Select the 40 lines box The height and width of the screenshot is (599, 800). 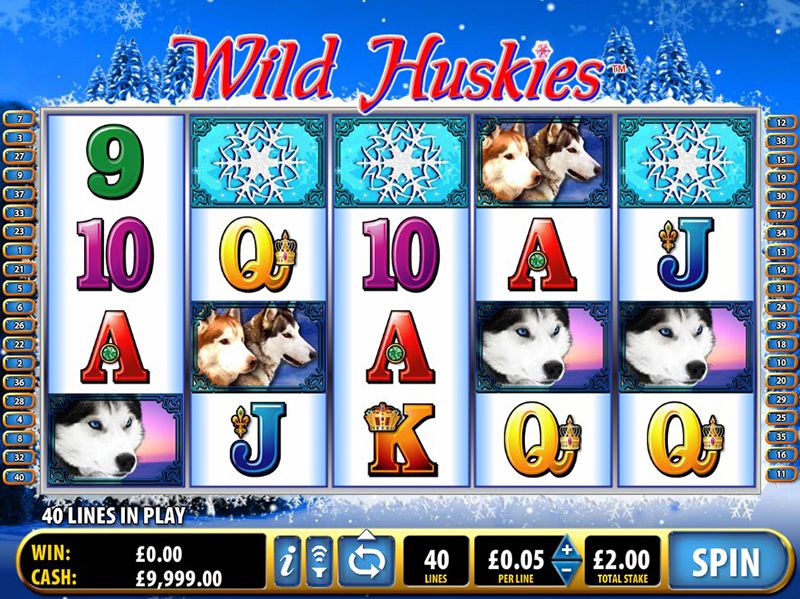click(436, 561)
